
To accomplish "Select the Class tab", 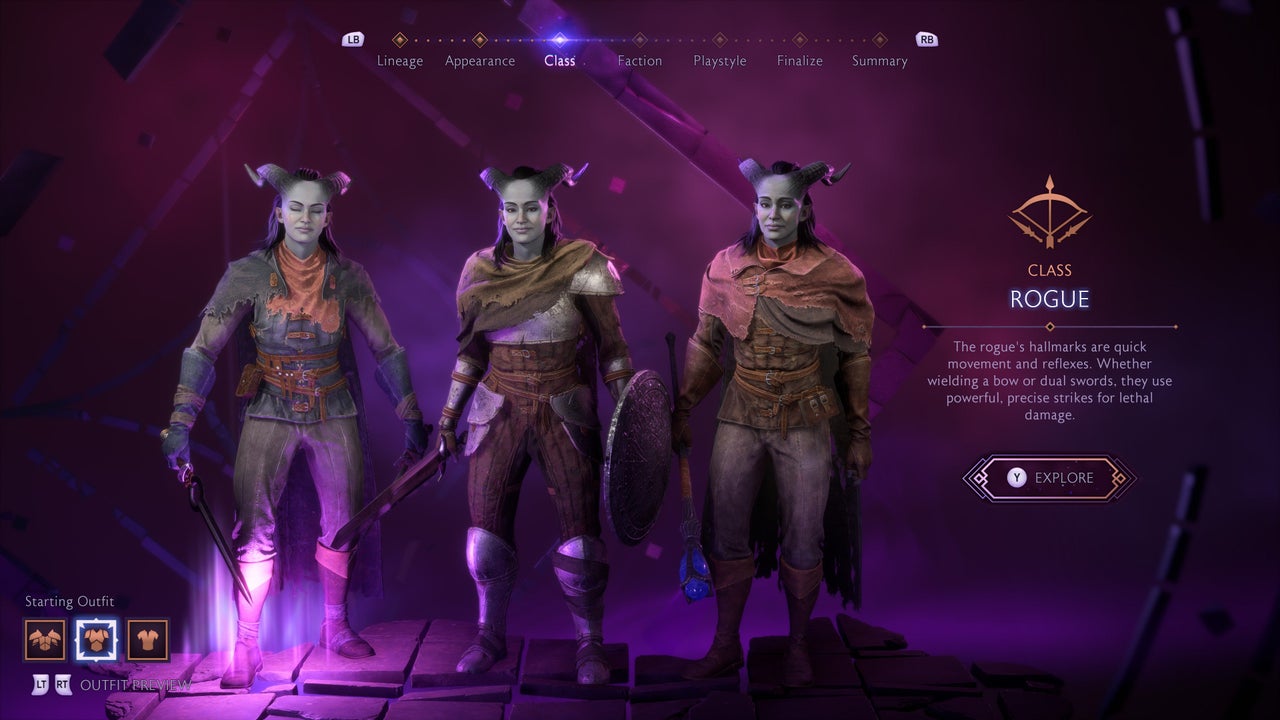I will click(560, 60).
